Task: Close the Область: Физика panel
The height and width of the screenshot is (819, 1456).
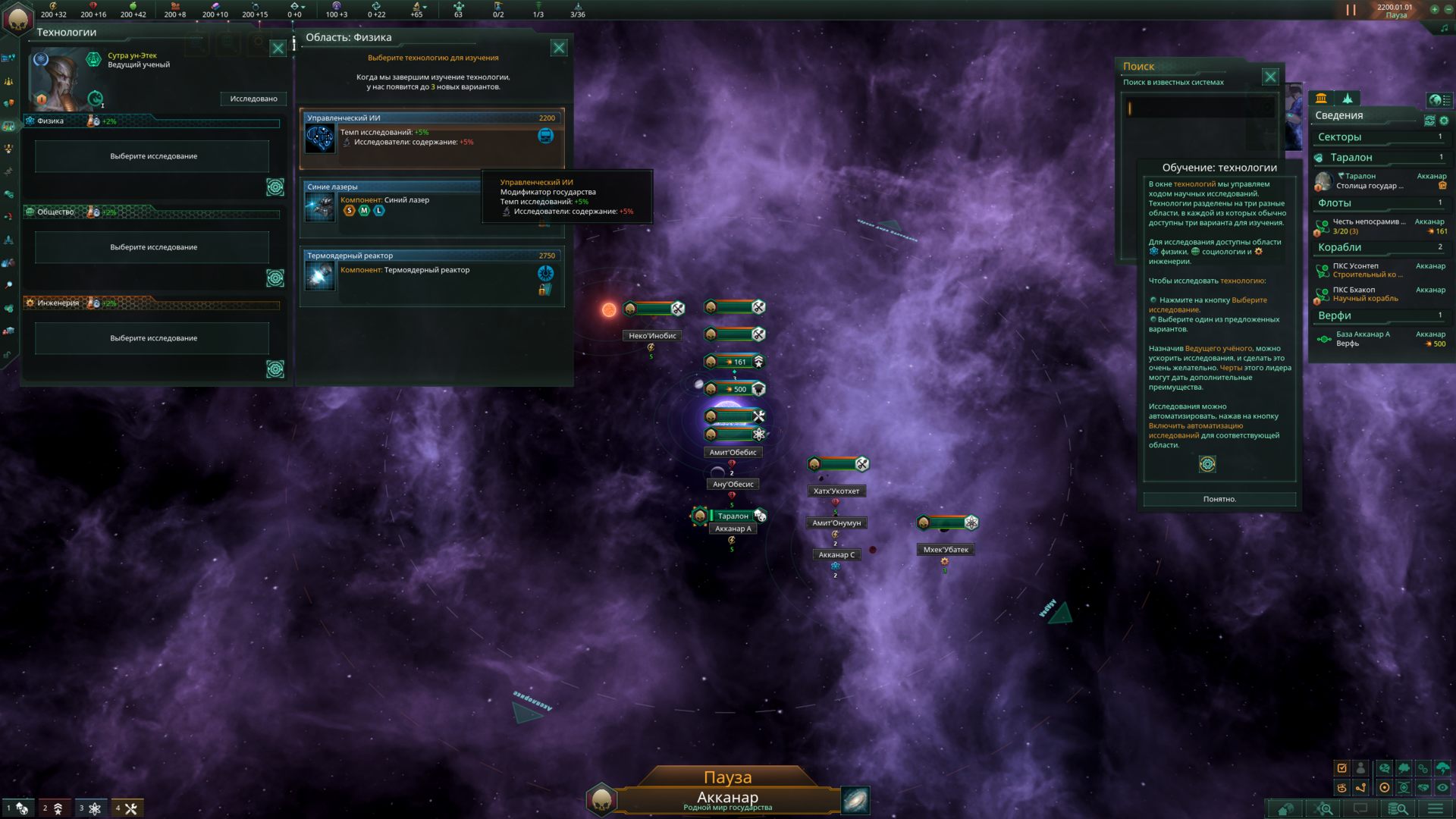Action: [559, 48]
